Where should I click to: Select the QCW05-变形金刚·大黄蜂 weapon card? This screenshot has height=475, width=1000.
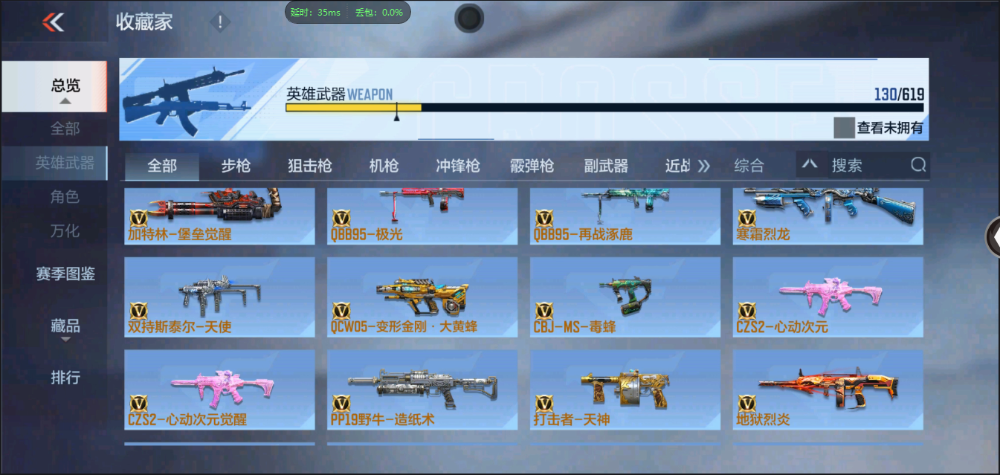tap(422, 297)
